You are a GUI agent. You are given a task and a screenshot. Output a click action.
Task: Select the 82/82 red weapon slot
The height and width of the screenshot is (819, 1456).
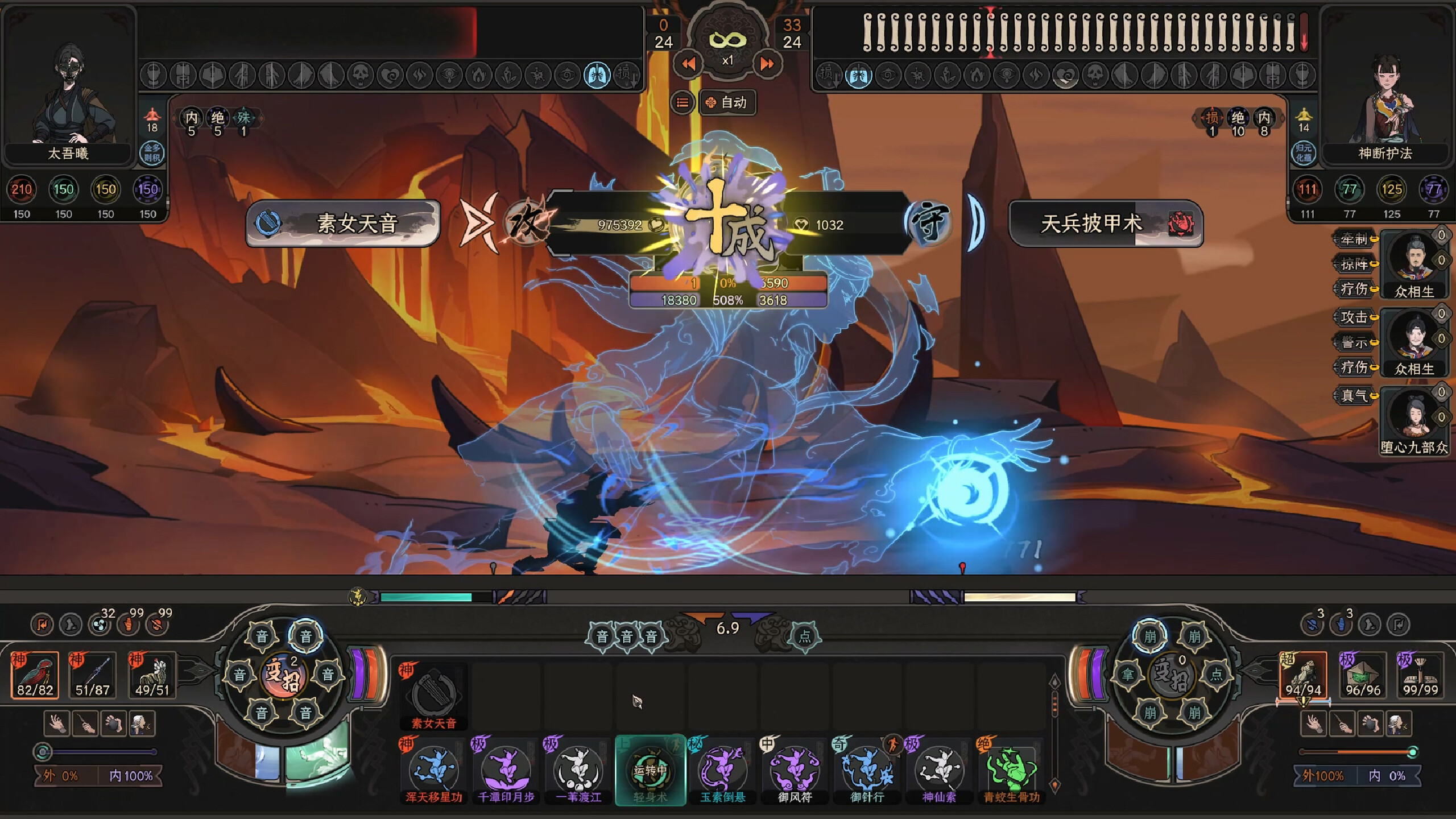pyautogui.click(x=35, y=675)
